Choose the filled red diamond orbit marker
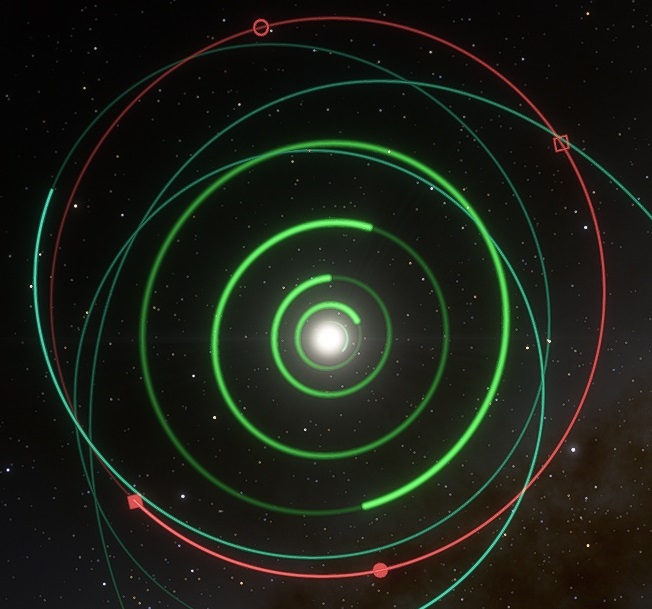The height and width of the screenshot is (609, 652). [135, 500]
